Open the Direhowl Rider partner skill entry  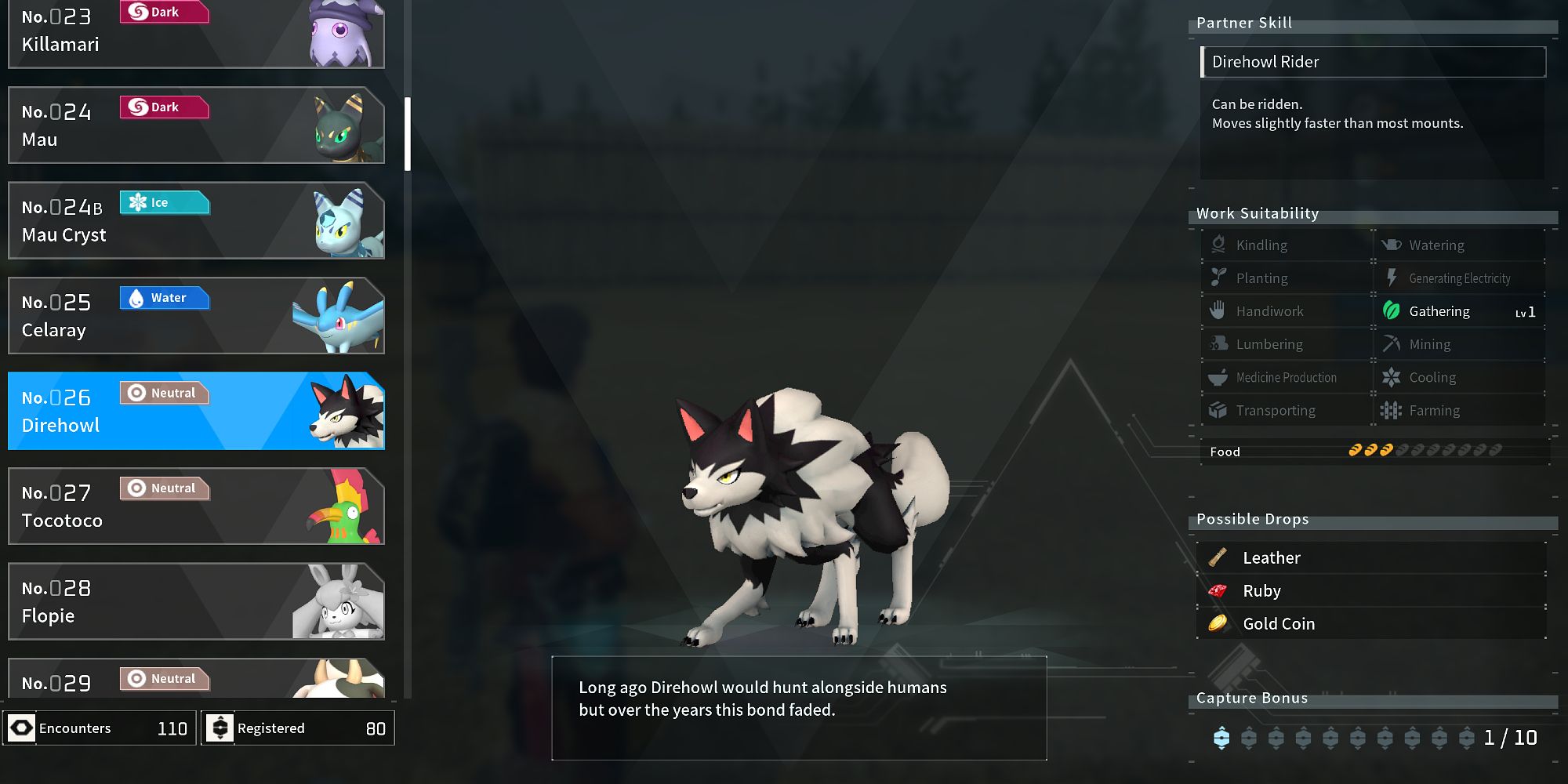click(x=1373, y=62)
